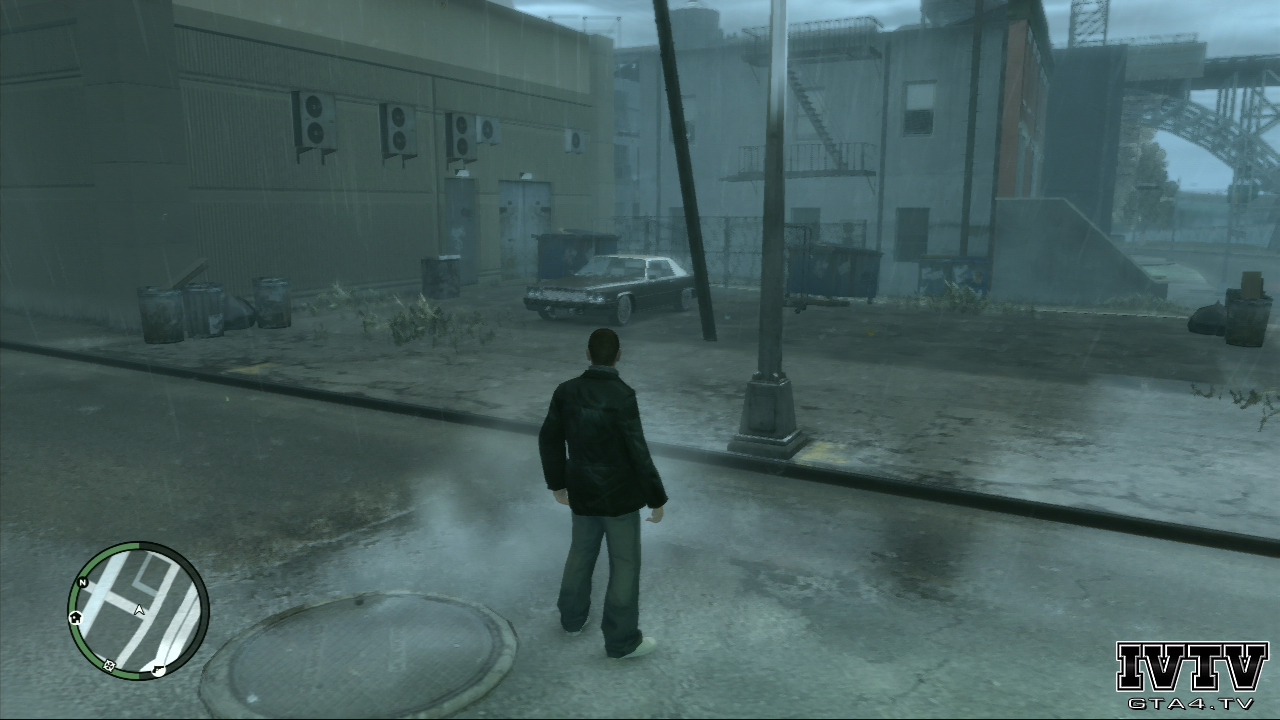This screenshot has width=1280, height=720.
Task: Click the player arrow on the minimap
Action: tap(139, 609)
